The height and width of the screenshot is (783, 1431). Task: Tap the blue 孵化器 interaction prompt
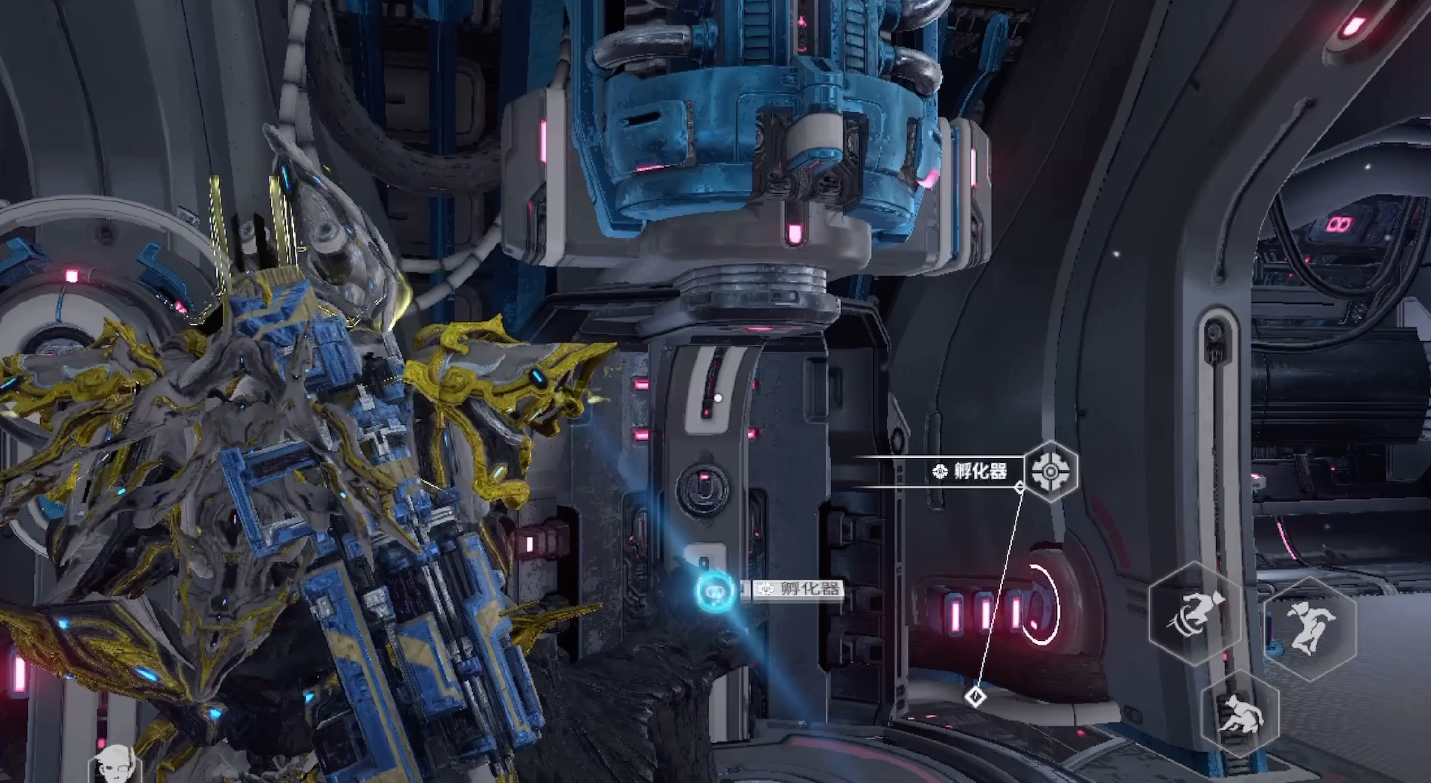(715, 590)
